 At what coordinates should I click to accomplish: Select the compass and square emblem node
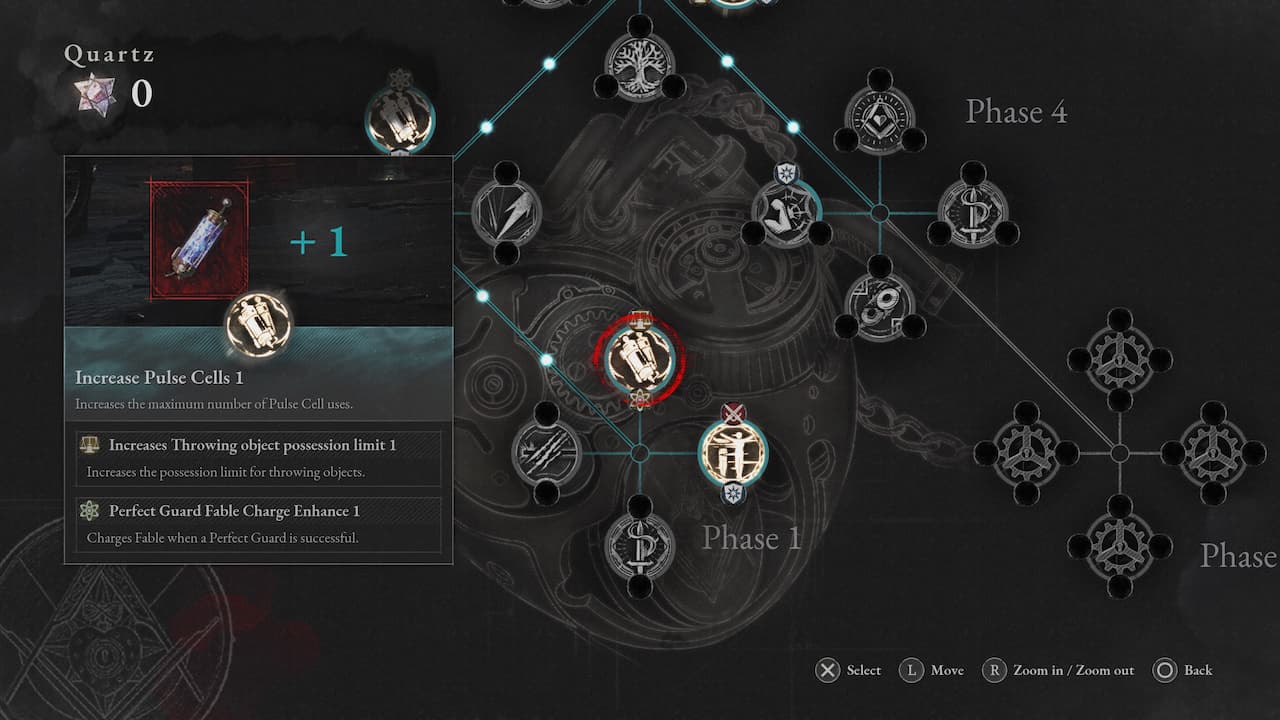[x=880, y=120]
